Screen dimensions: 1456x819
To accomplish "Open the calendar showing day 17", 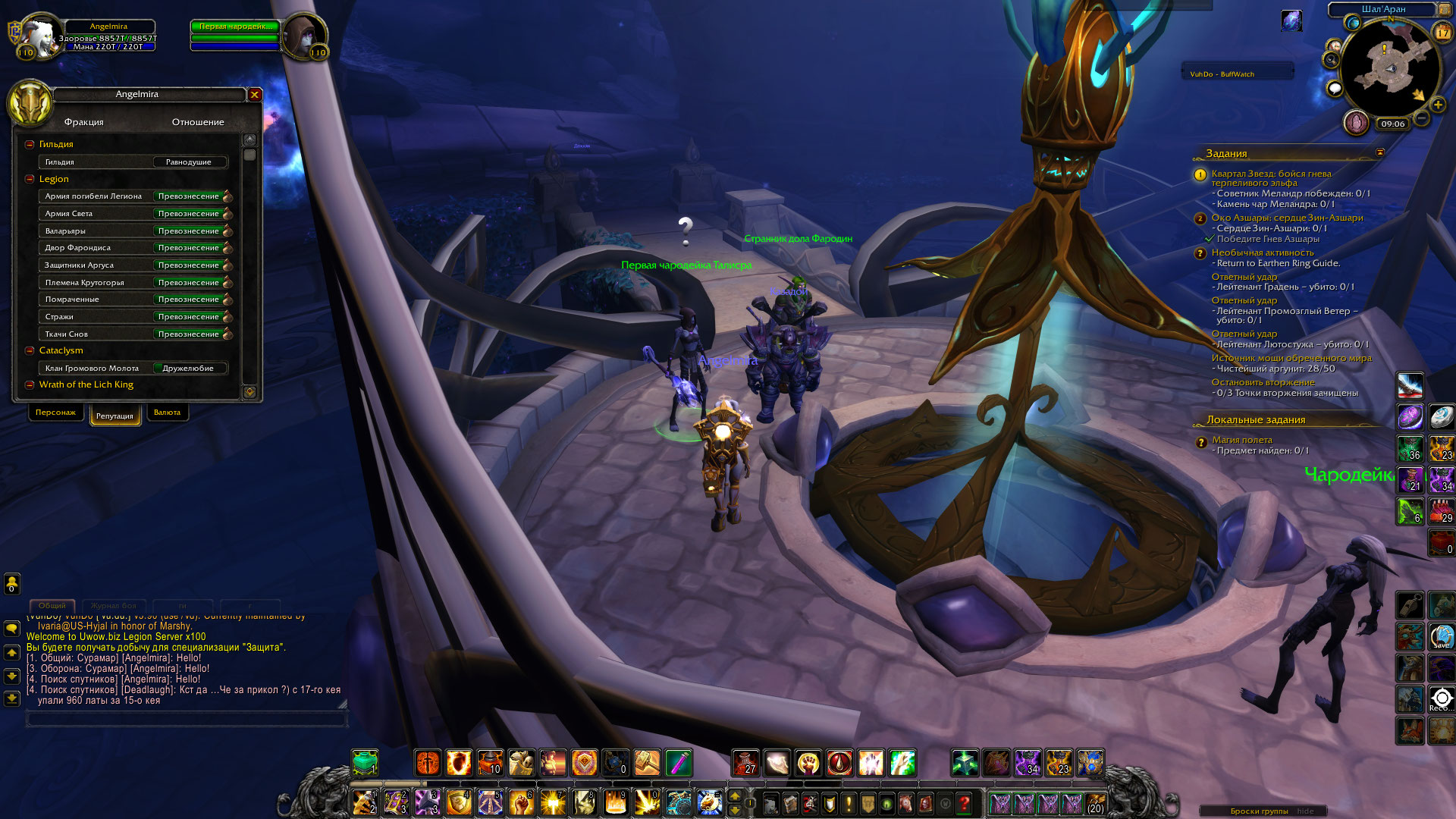I will coord(1442,32).
